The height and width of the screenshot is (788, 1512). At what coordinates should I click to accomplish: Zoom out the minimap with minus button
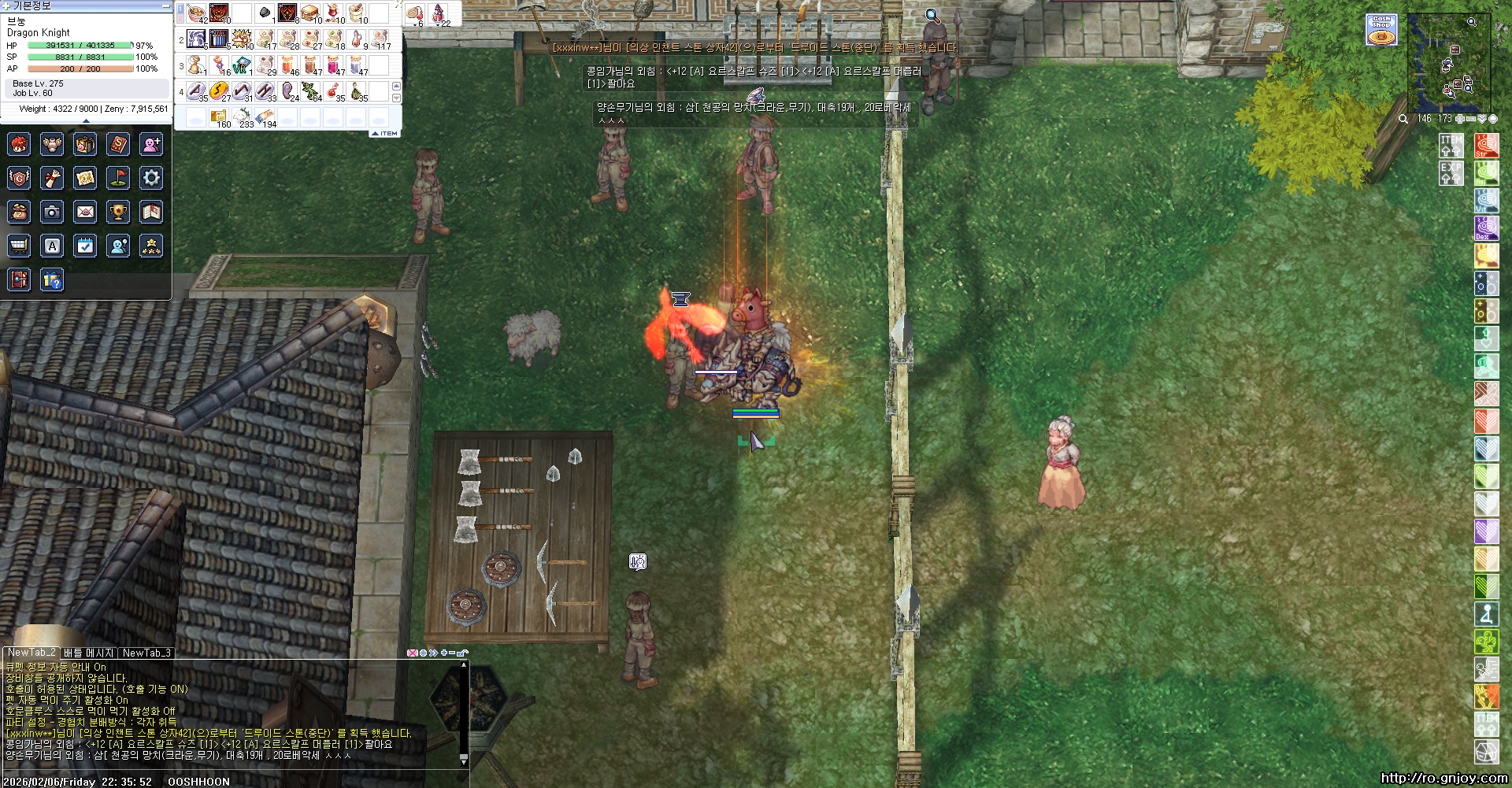1470,119
